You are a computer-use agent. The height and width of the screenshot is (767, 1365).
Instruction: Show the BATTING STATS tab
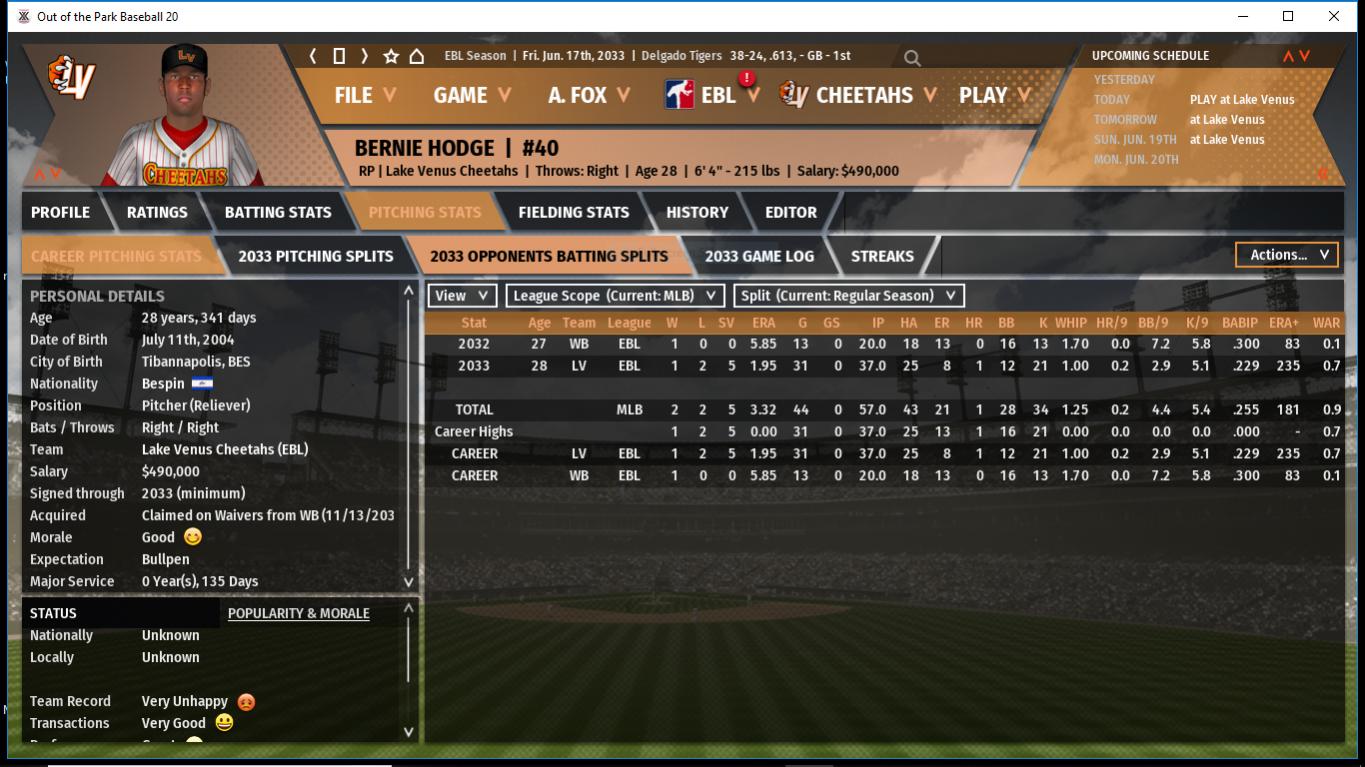click(x=277, y=212)
